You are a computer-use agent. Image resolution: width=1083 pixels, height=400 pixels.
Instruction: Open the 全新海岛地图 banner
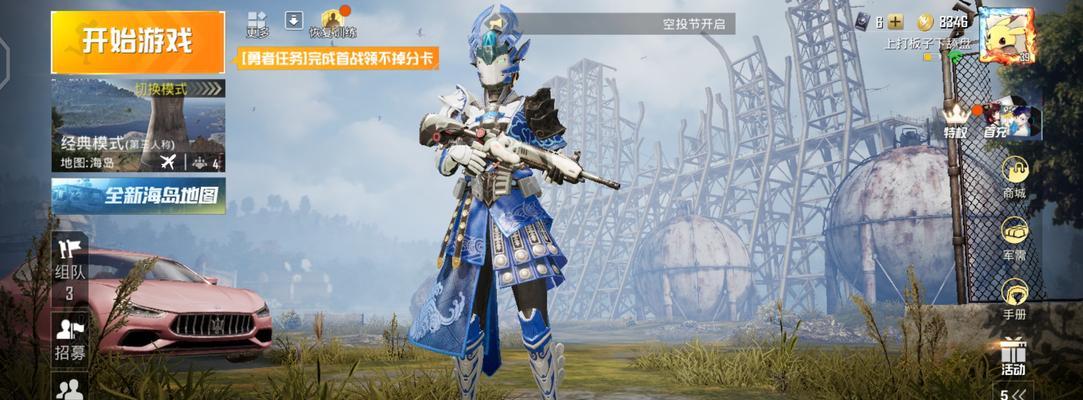(138, 196)
